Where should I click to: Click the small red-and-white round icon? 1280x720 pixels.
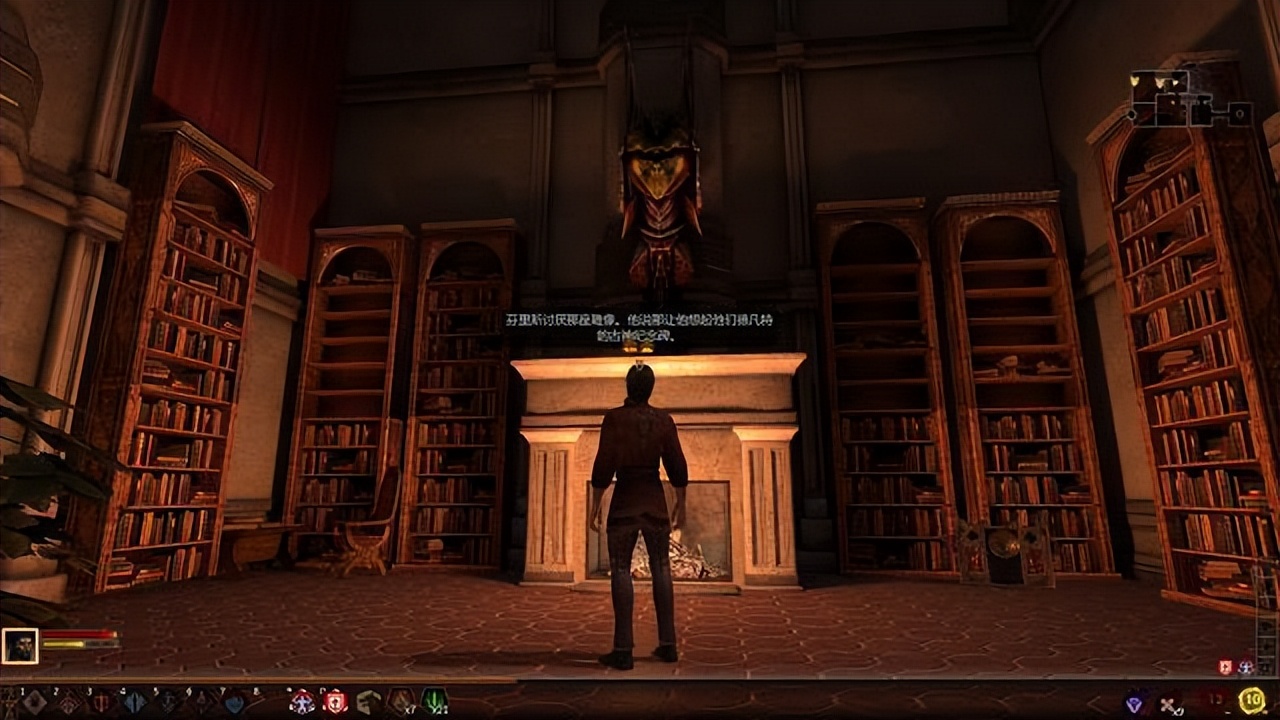(1246, 667)
